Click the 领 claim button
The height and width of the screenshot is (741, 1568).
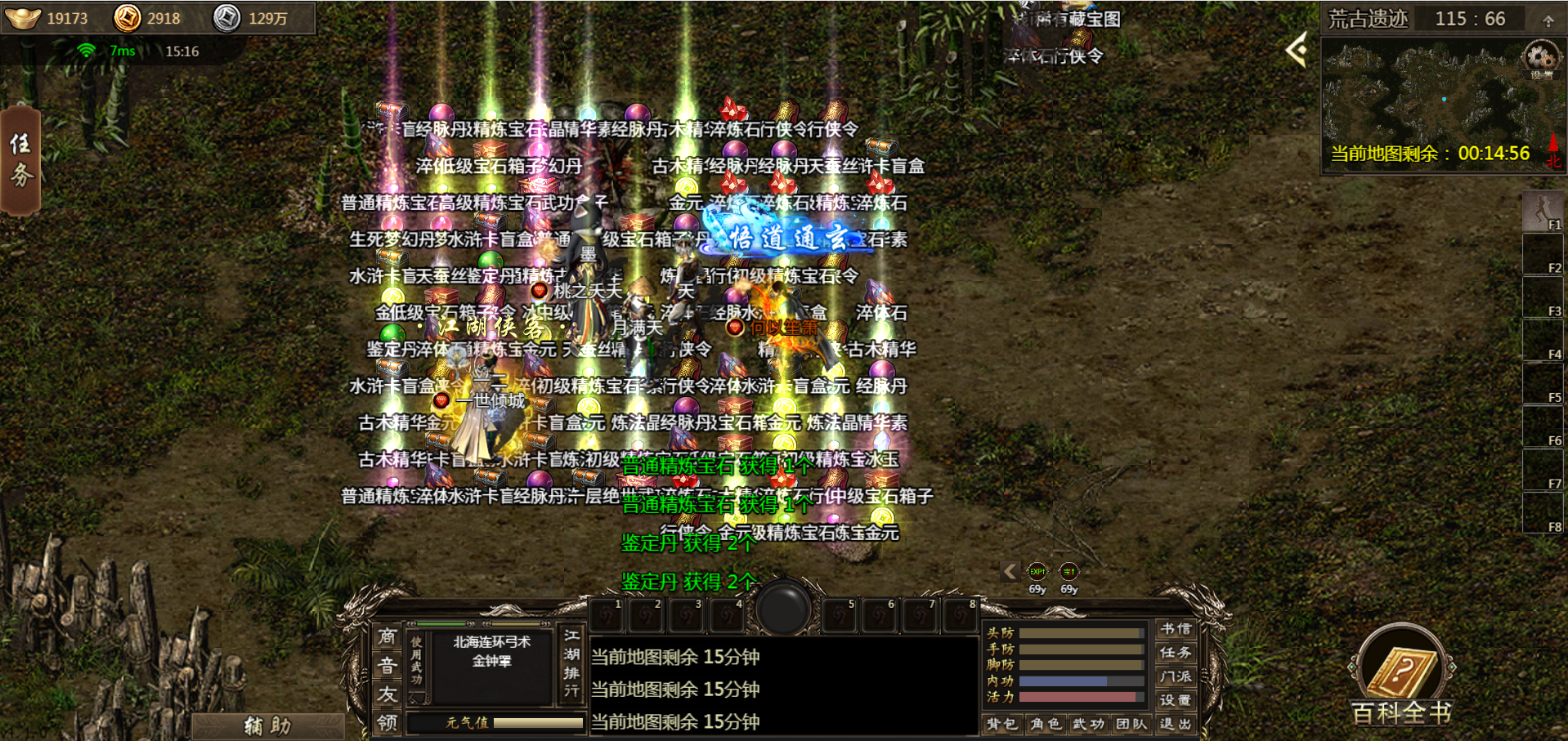coord(388,723)
